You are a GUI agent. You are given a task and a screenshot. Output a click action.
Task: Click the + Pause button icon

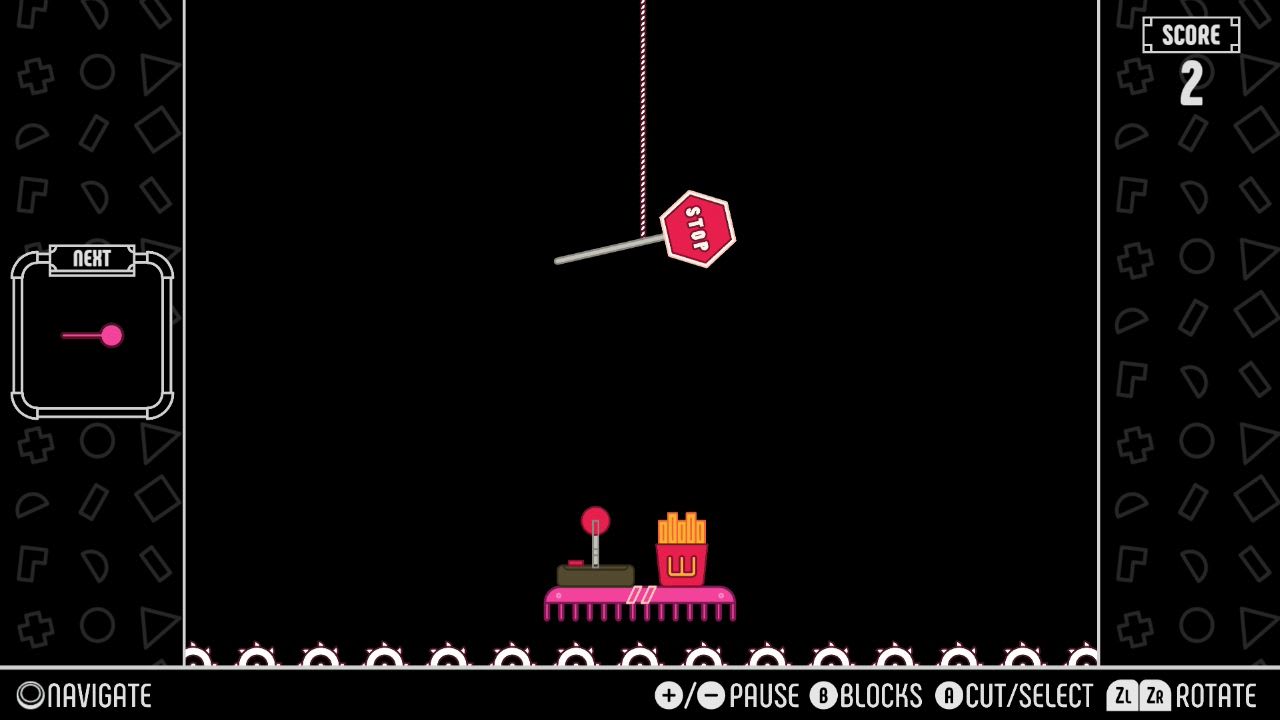tap(668, 695)
